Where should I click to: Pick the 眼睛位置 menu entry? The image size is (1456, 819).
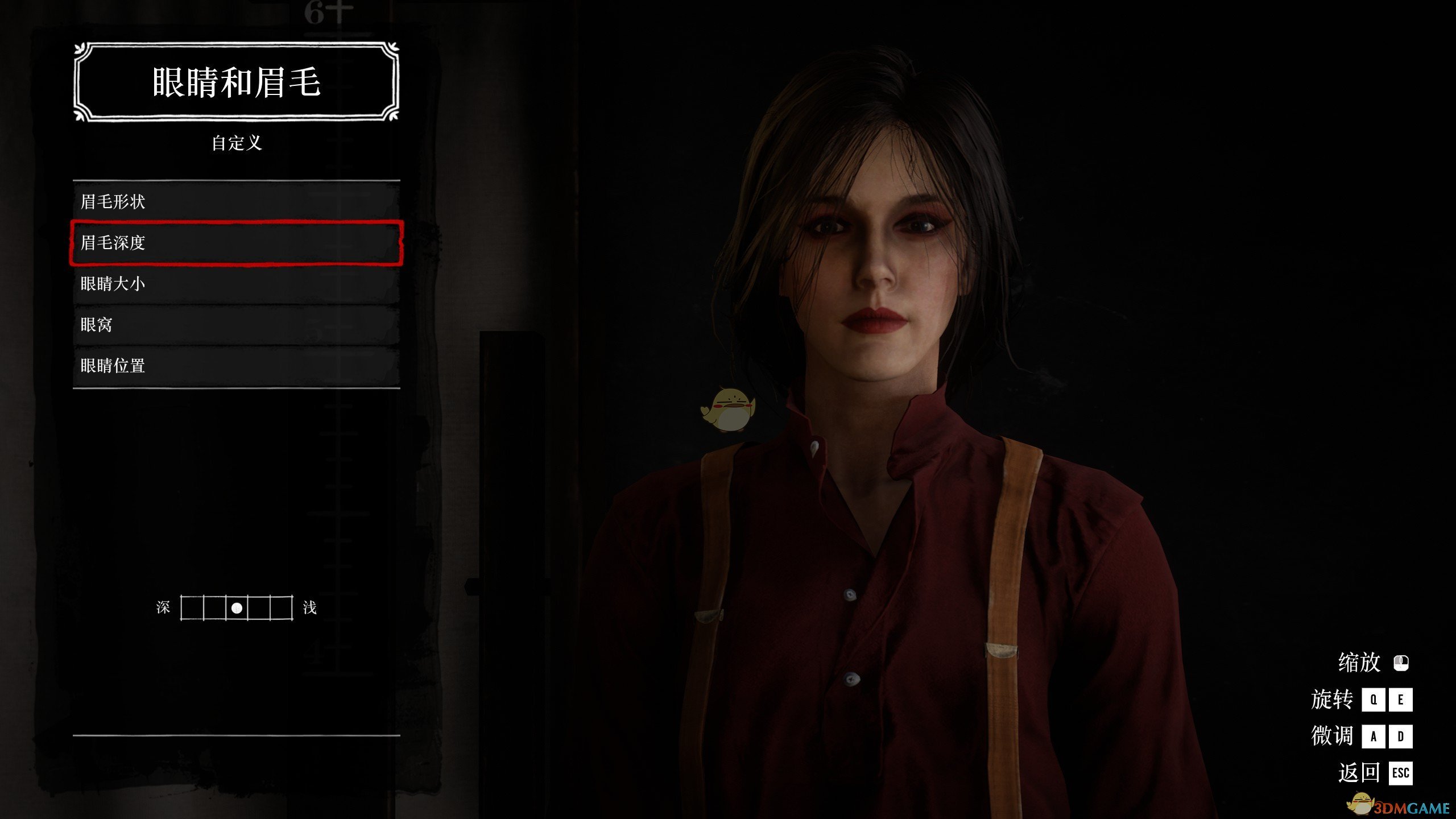click(x=236, y=366)
